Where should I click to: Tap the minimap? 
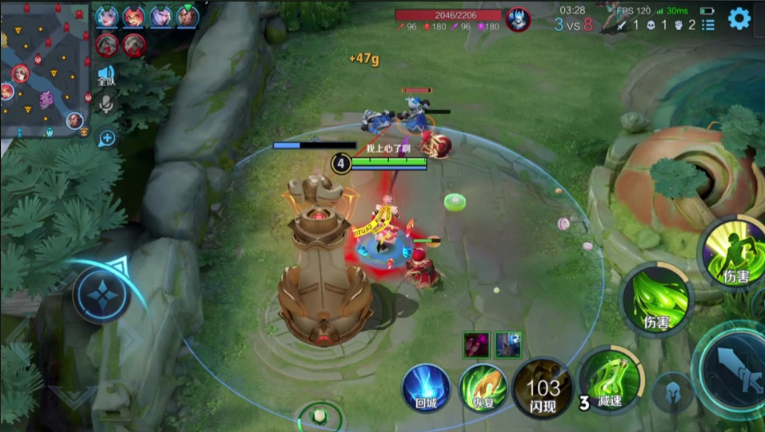click(43, 72)
